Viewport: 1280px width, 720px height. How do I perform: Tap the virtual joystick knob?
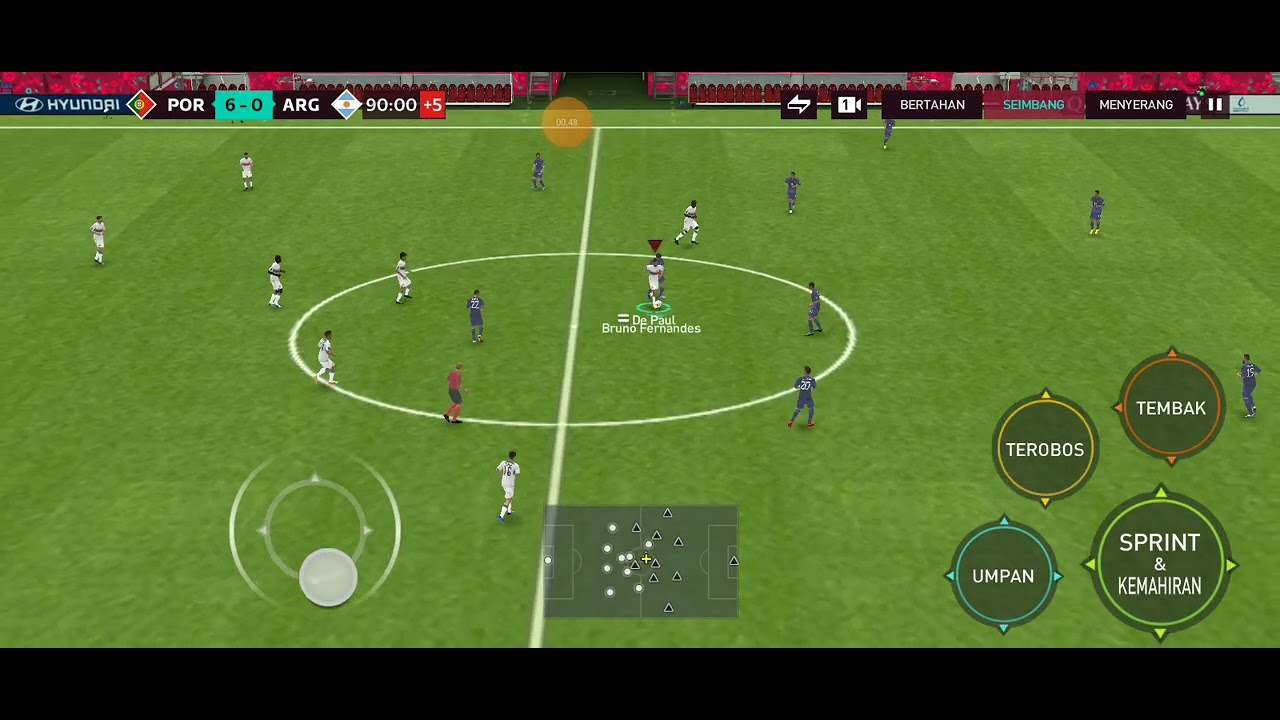[x=328, y=577]
